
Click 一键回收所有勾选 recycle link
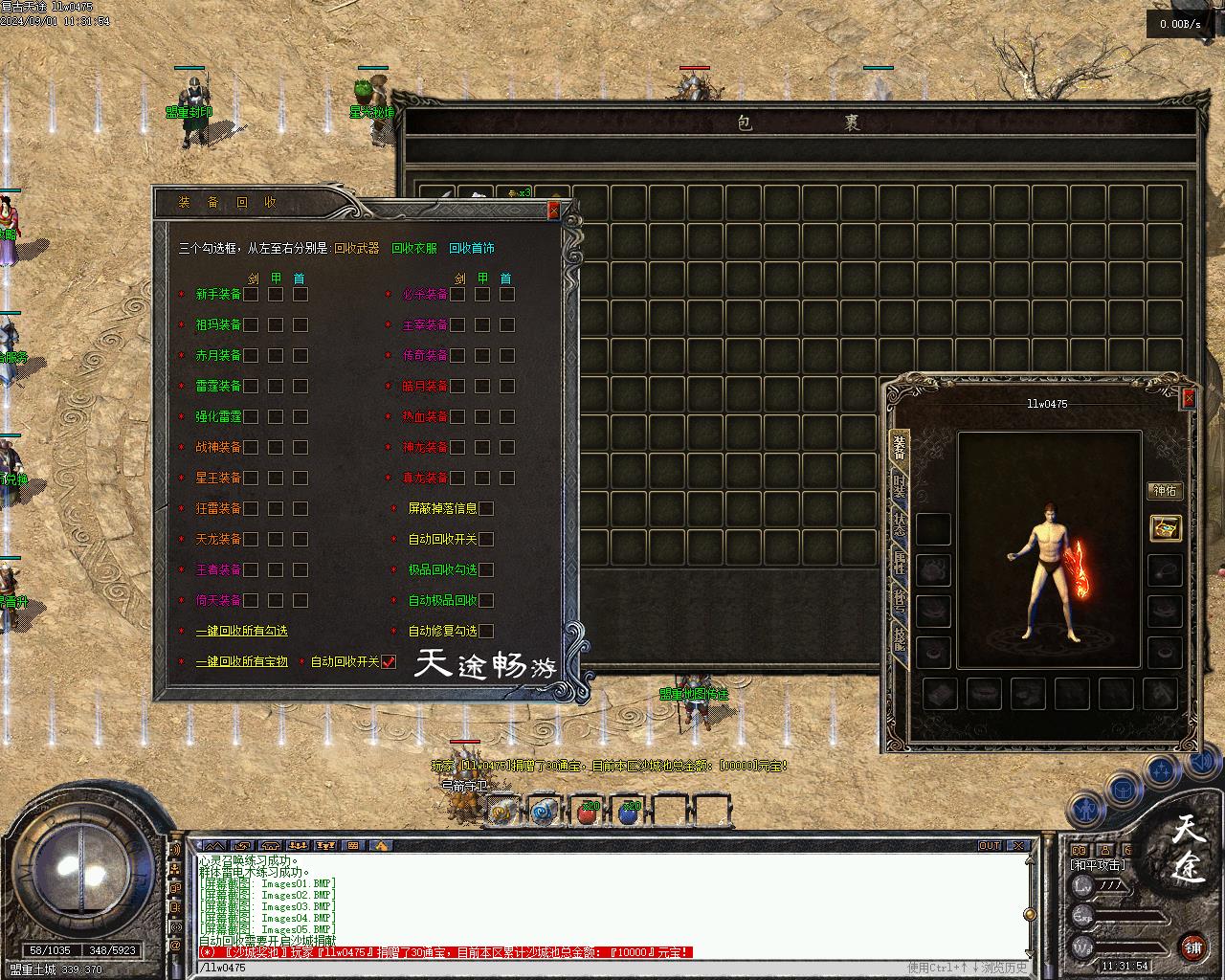pos(241,631)
